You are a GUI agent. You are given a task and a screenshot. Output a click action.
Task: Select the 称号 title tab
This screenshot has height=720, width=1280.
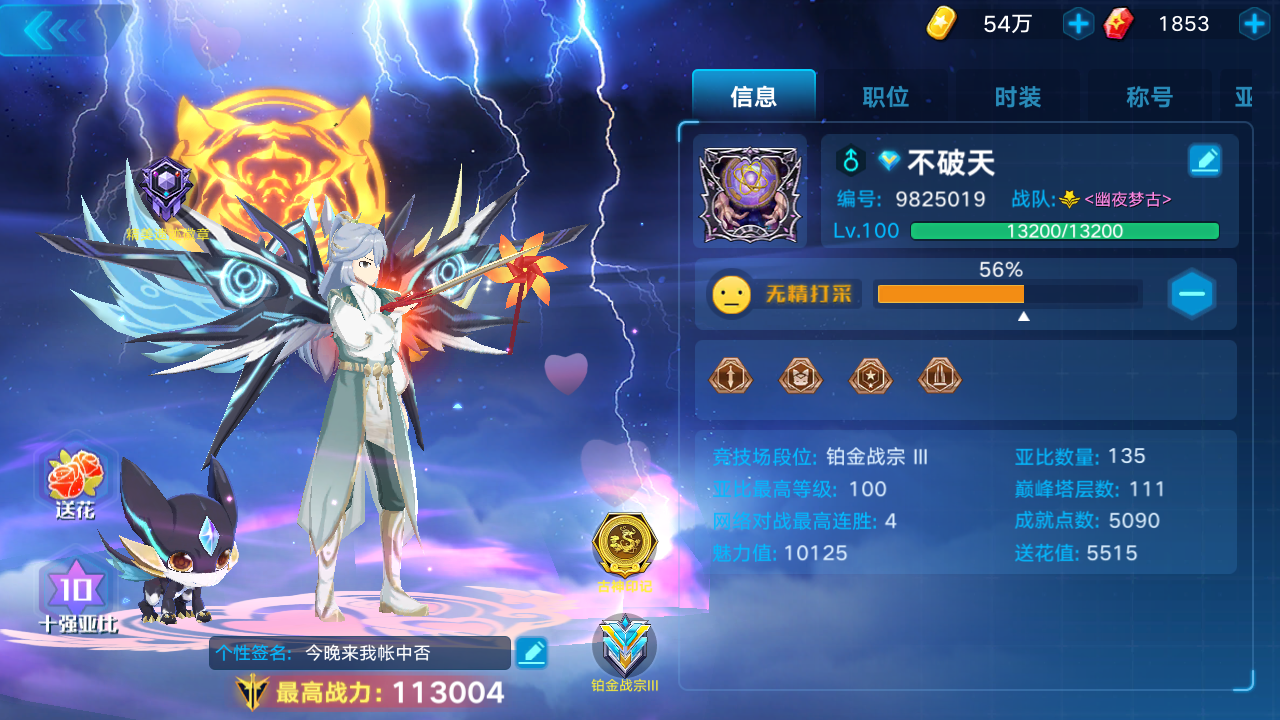pos(1146,97)
